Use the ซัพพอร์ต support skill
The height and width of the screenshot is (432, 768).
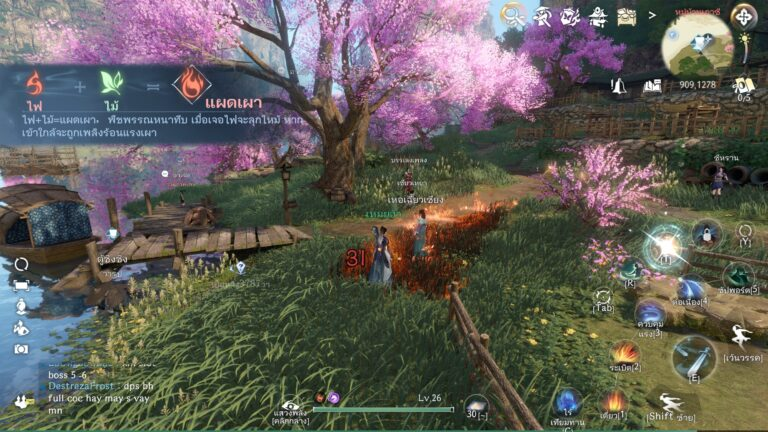click(738, 277)
